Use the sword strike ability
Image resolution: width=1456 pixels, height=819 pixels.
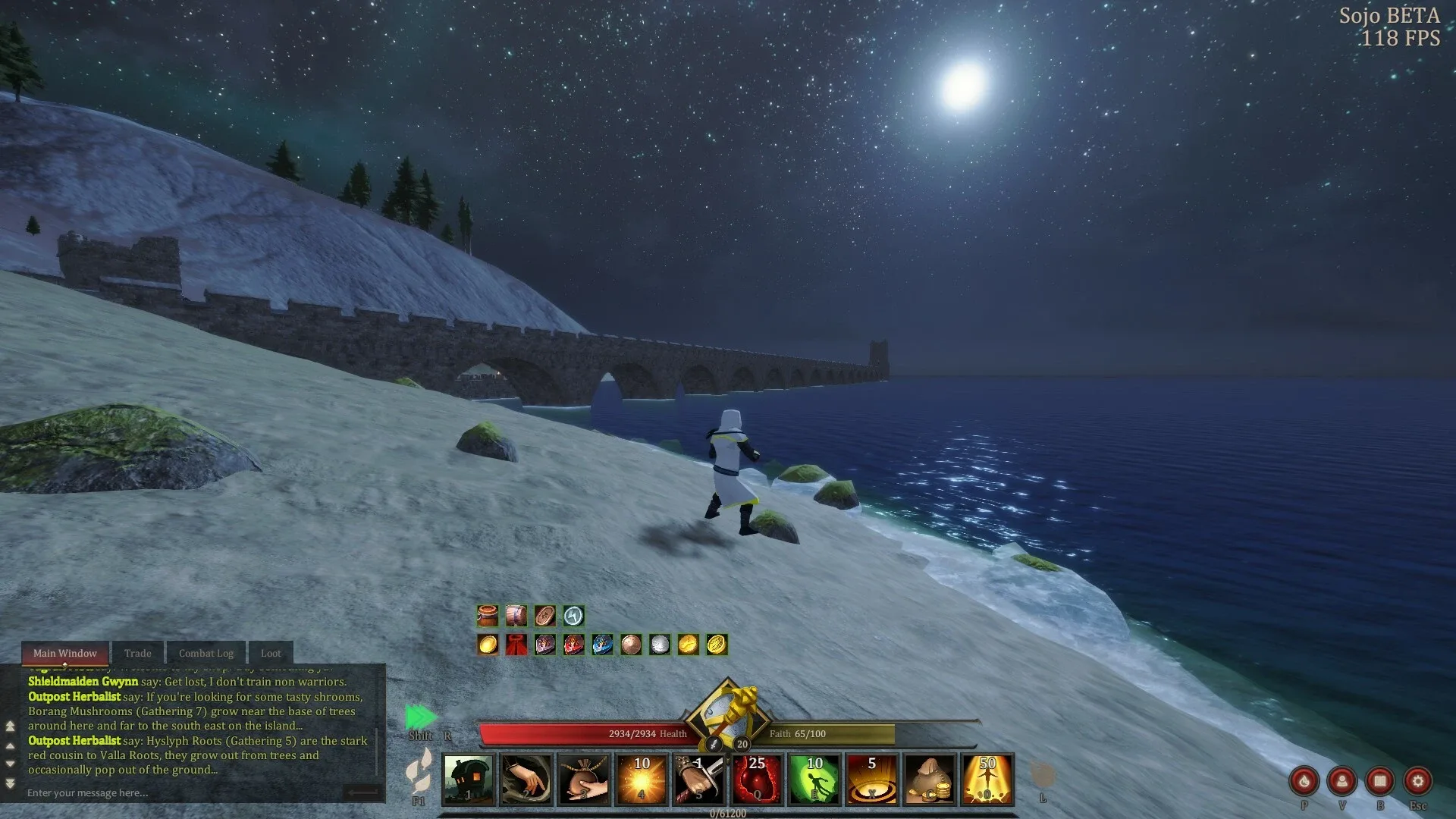tap(699, 779)
